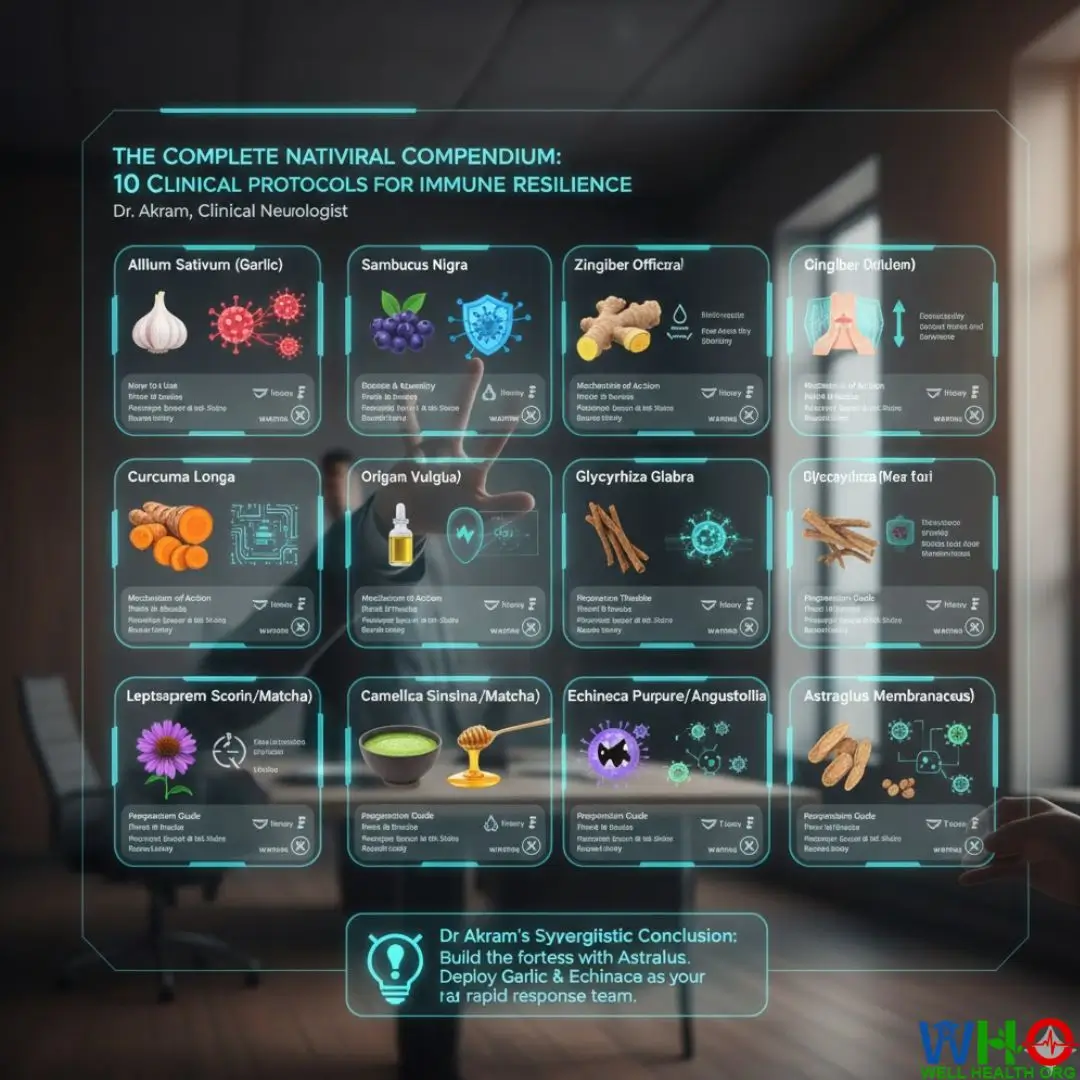Viewport: 1080px width, 1080px height.
Task: Select the Astraglus Membranaceus card
Action: [892, 772]
